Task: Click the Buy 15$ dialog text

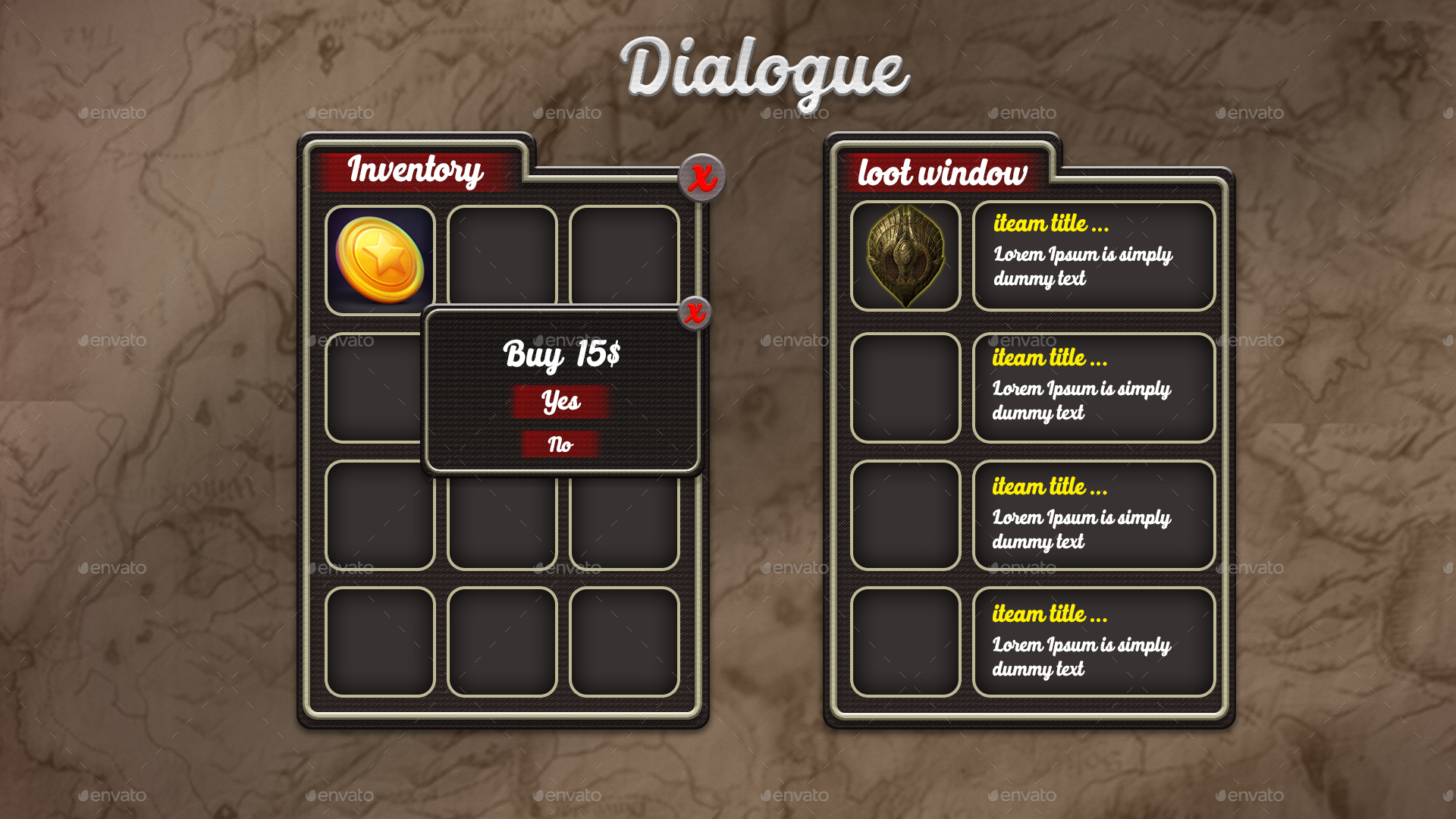Action: [x=563, y=353]
